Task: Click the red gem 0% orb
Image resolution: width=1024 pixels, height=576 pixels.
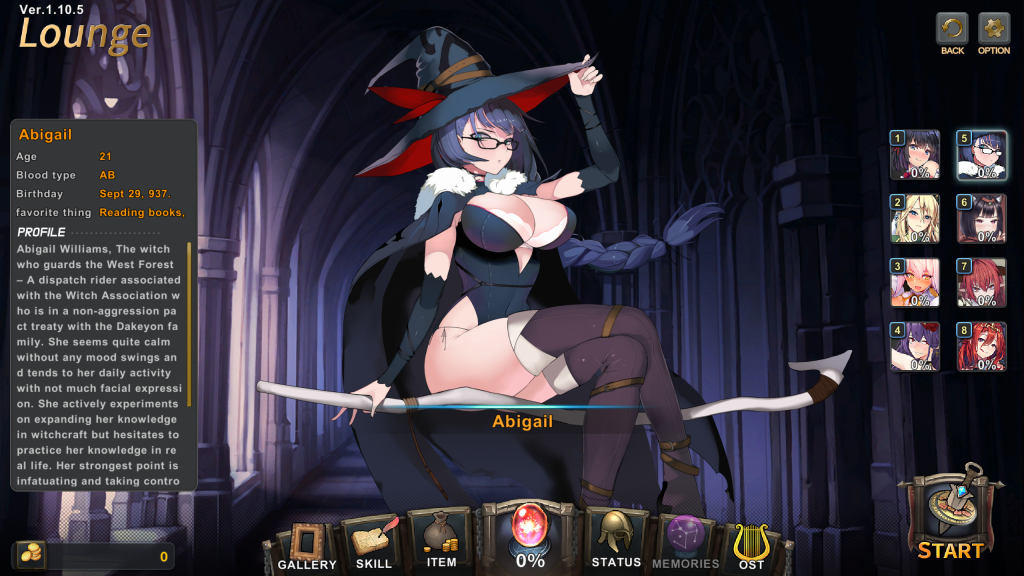Action: [530, 529]
